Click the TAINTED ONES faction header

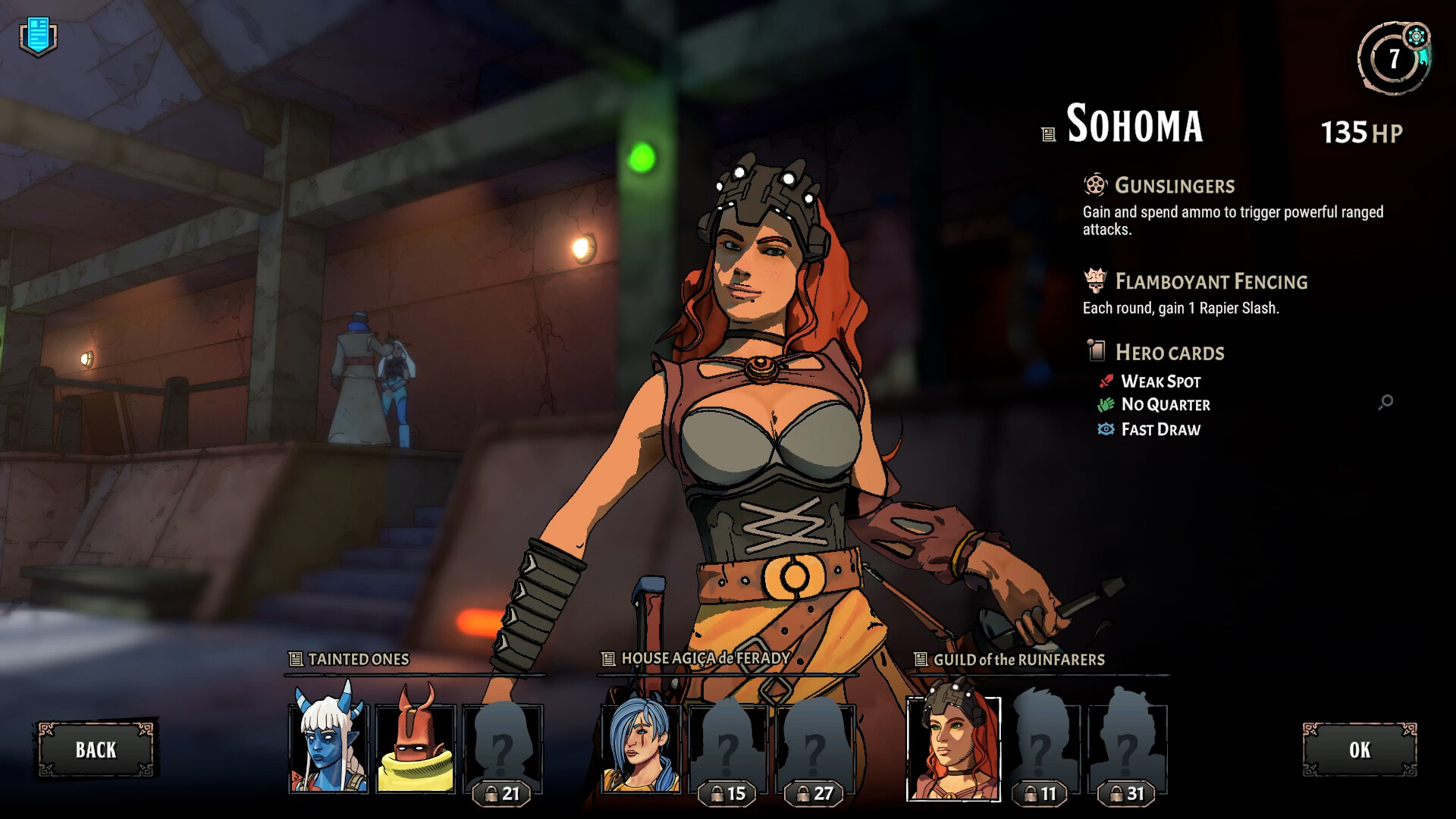[x=351, y=660]
